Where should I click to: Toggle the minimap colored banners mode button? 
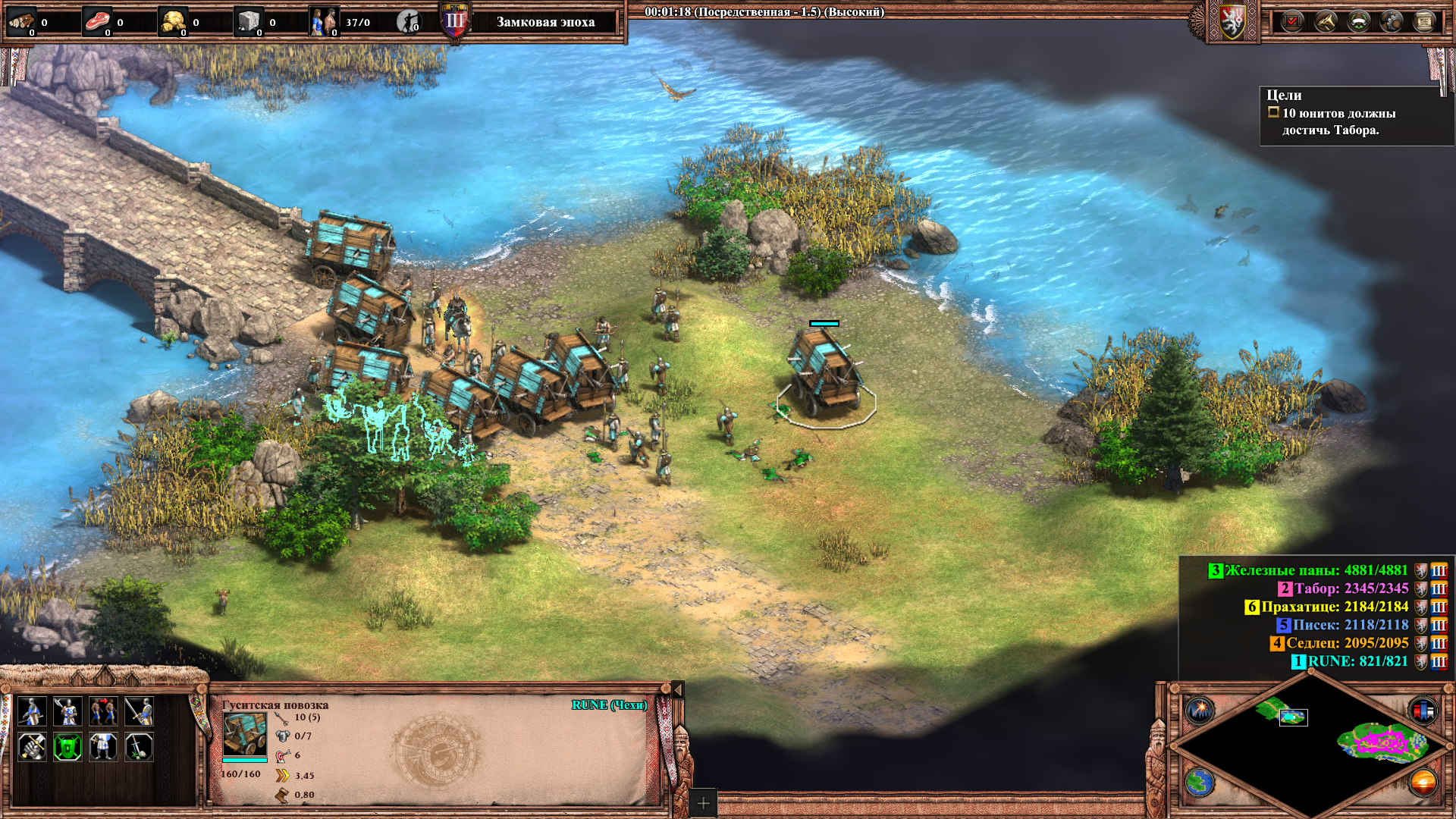[x=1423, y=711]
